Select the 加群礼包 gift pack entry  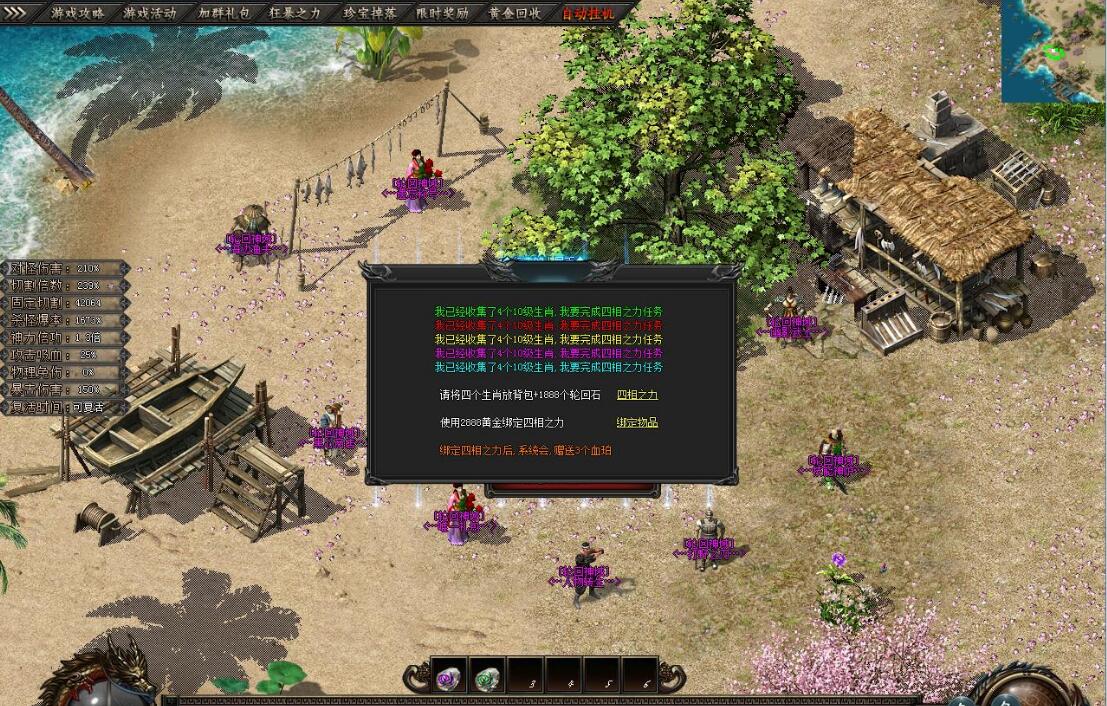click(x=223, y=13)
